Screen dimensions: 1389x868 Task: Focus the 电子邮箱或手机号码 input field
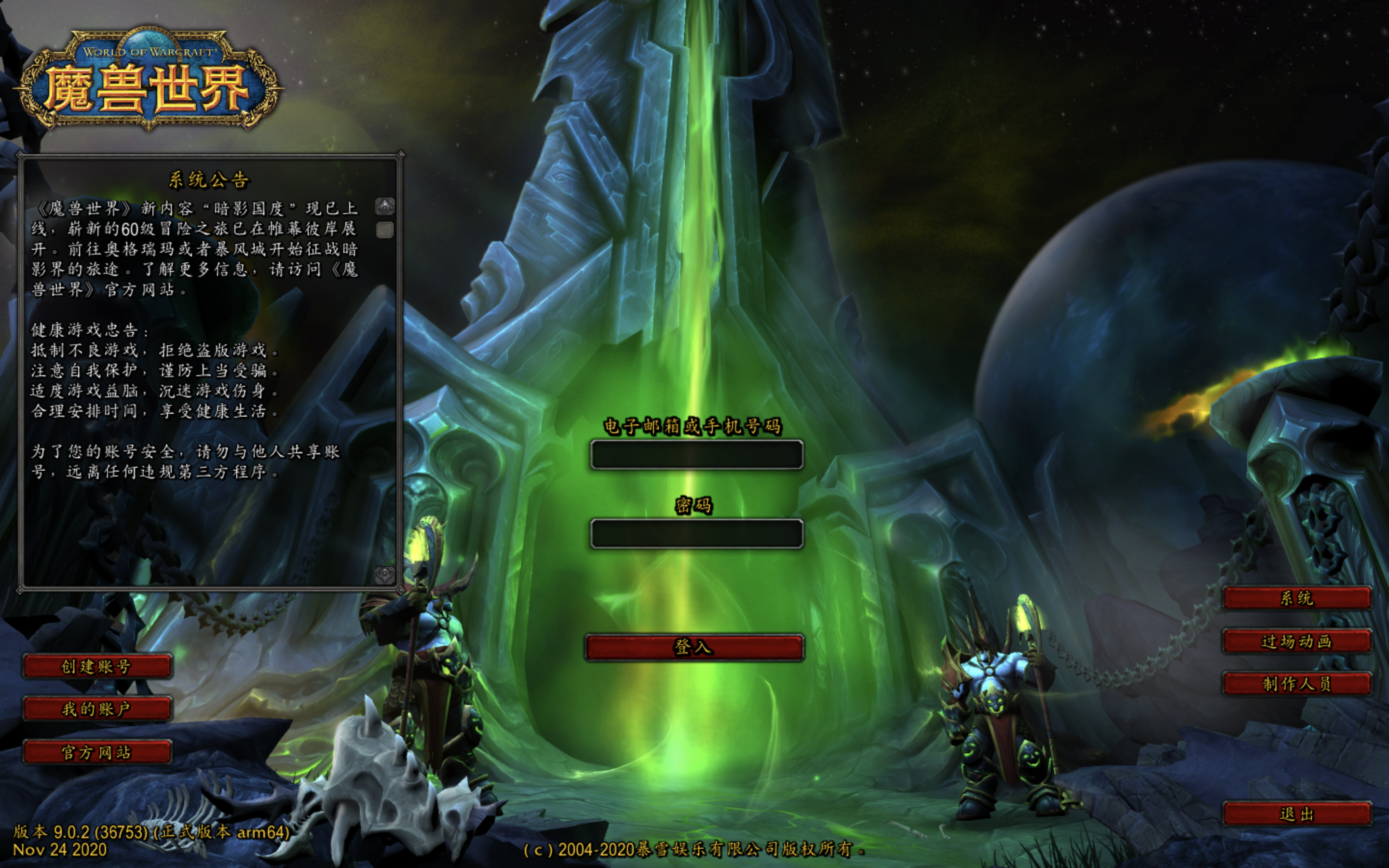(x=696, y=455)
